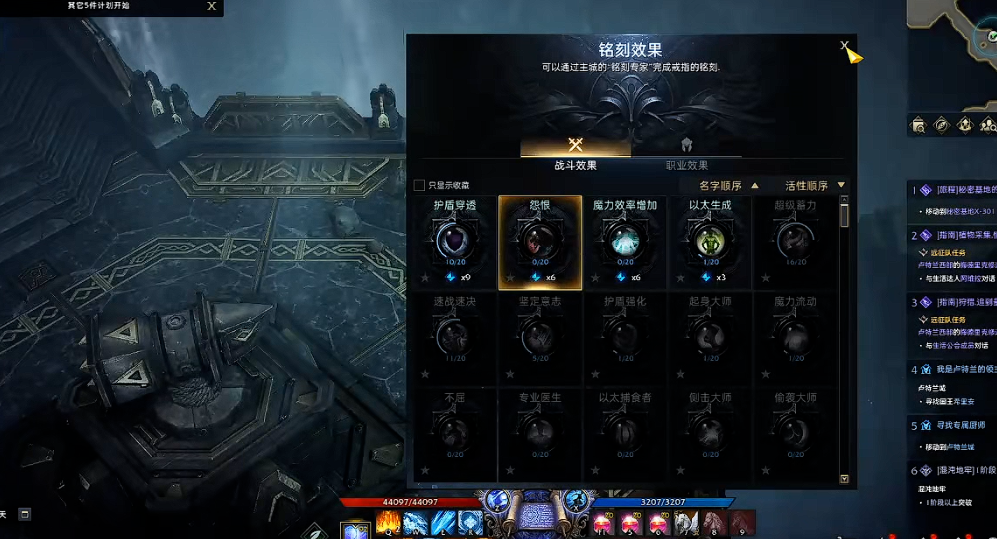This screenshot has height=539, width=997.
Task: Select the 魔力效率增加 engraving
Action: coord(625,240)
